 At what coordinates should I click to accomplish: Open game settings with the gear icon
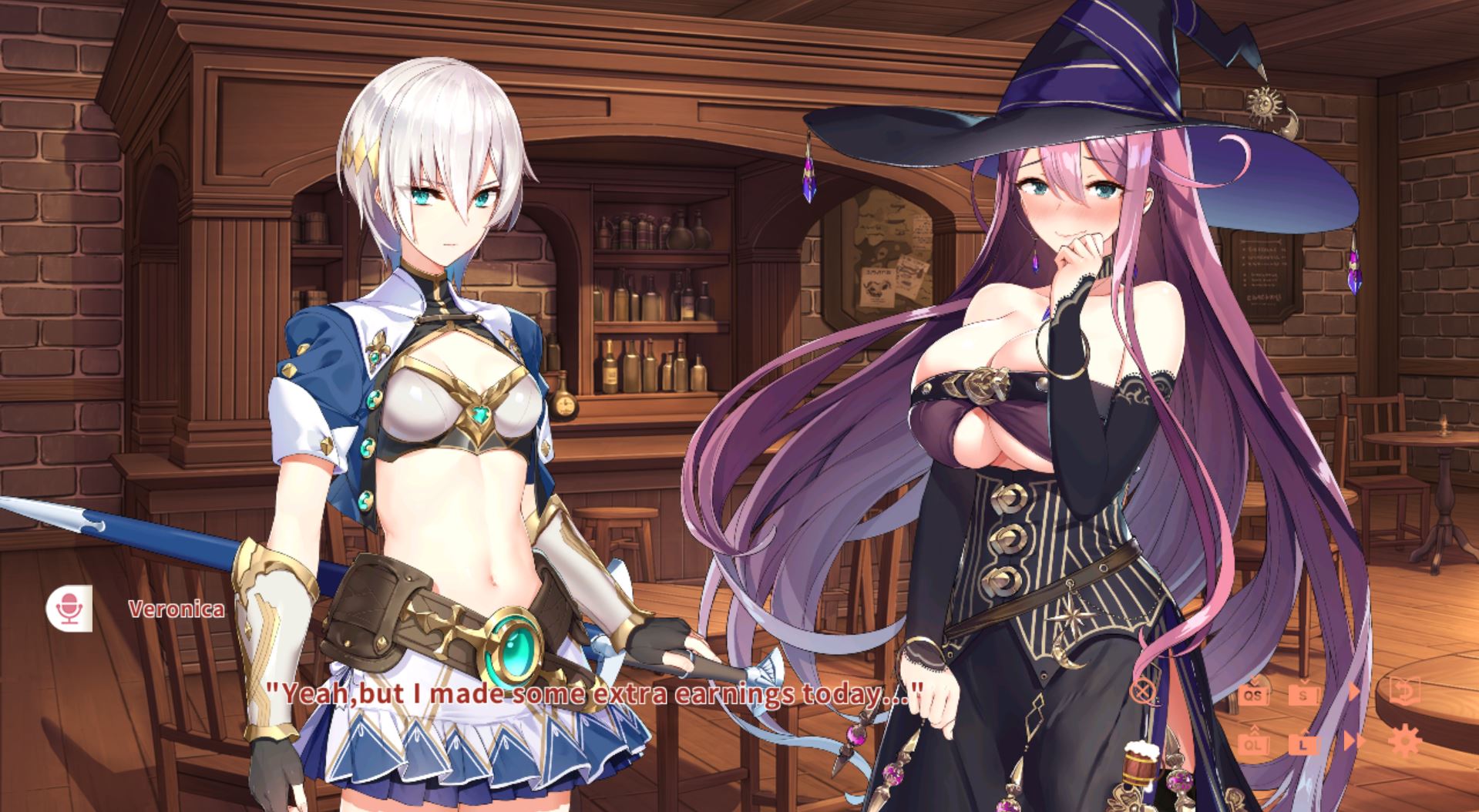click(1405, 741)
